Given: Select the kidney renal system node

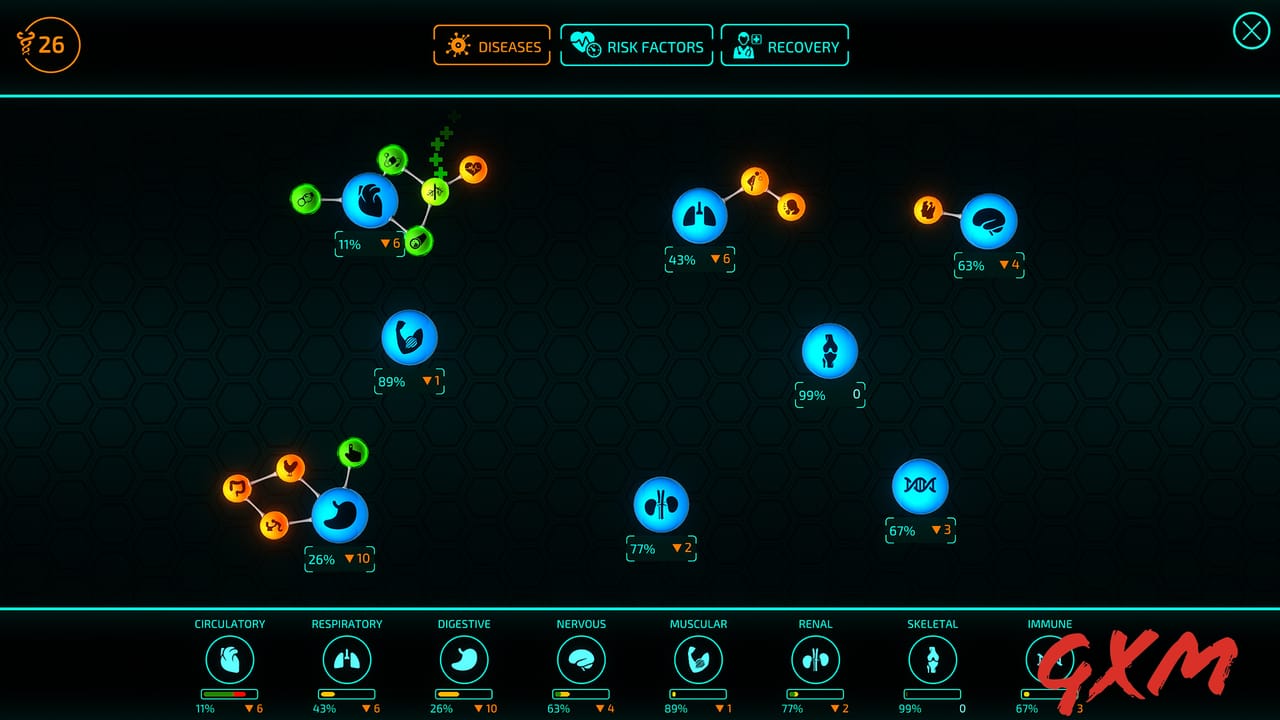Looking at the screenshot, I should click(x=661, y=505).
